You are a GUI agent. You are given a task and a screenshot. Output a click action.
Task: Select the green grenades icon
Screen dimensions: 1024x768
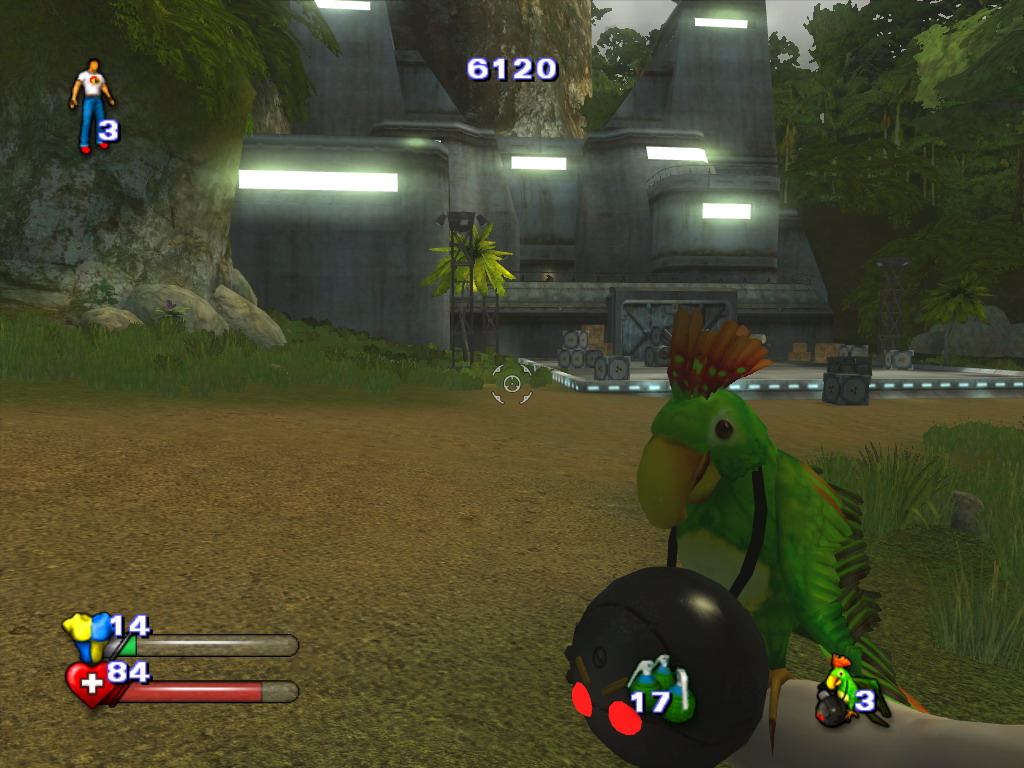tap(661, 688)
